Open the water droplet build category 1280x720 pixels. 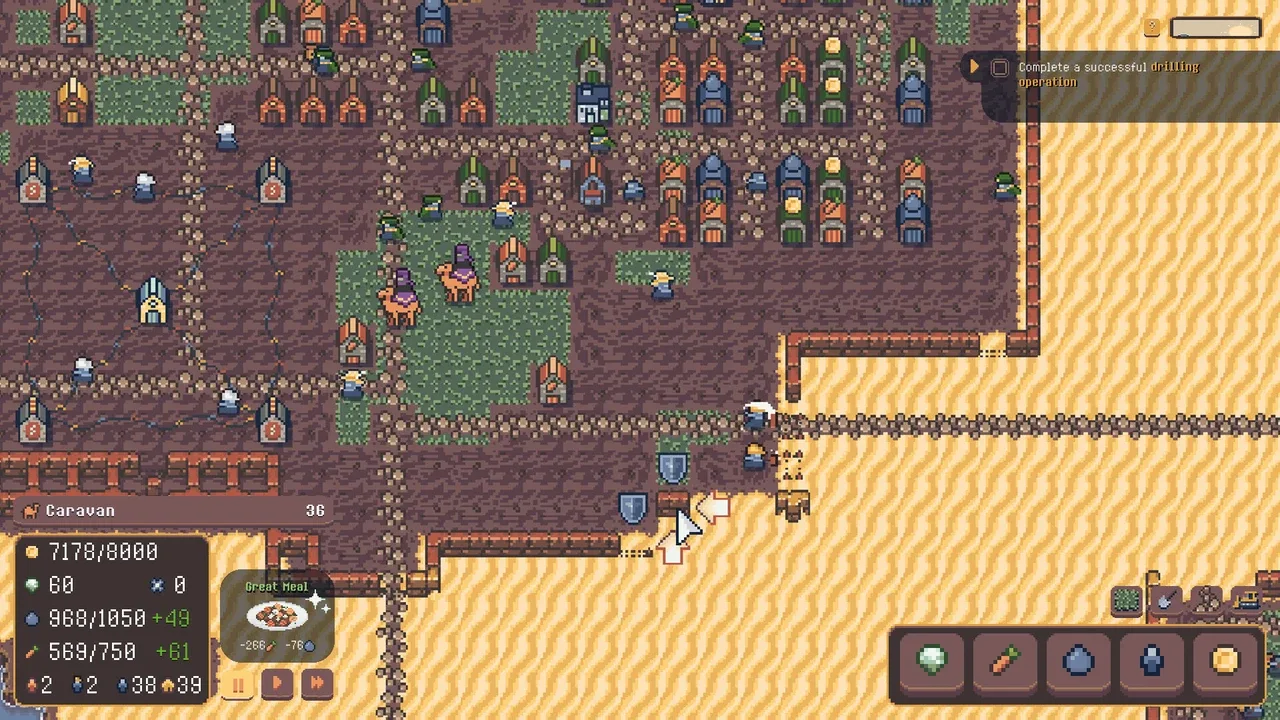(x=1079, y=662)
